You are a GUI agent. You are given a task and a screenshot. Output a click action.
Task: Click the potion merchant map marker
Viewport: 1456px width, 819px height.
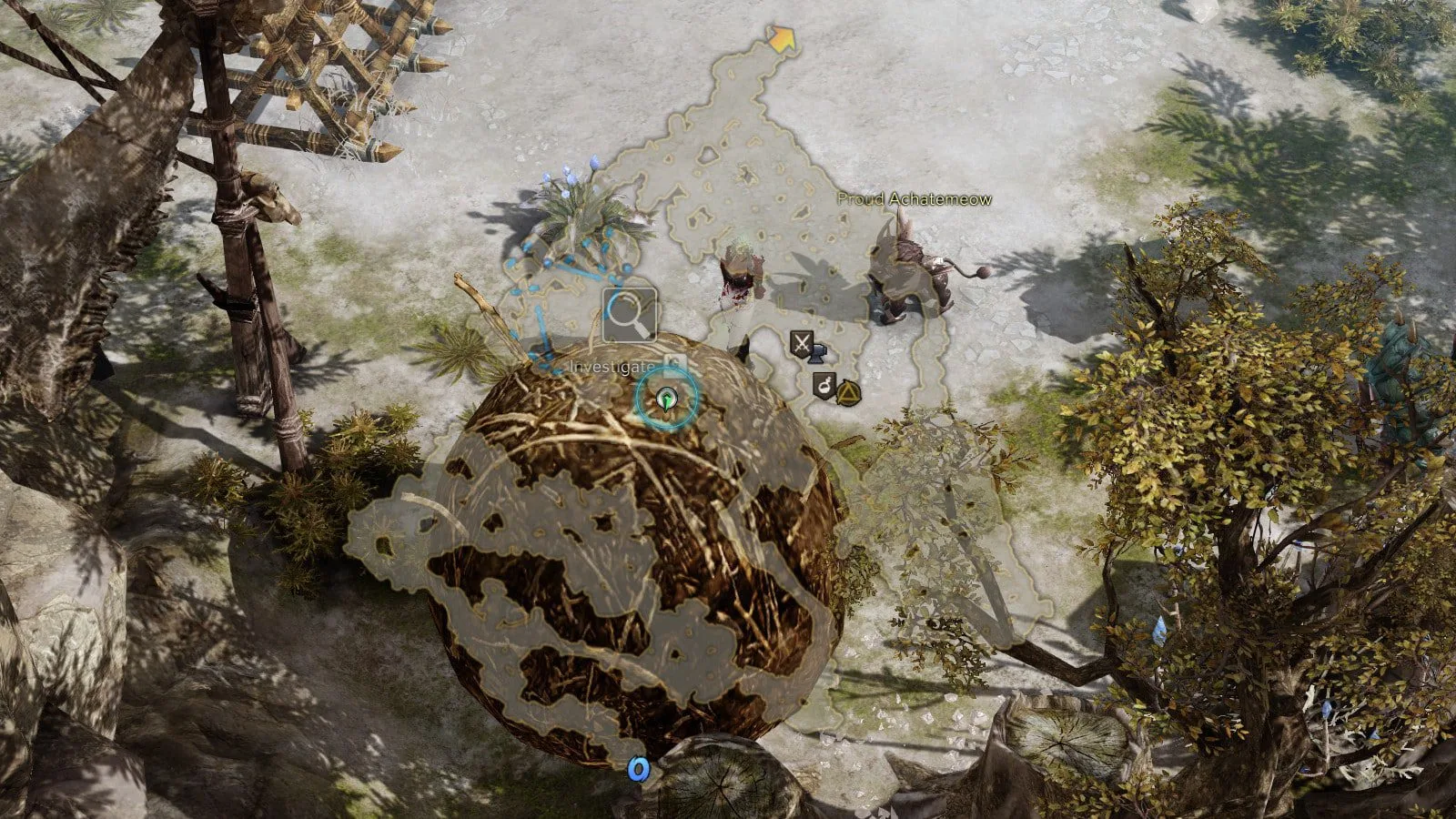(x=824, y=386)
